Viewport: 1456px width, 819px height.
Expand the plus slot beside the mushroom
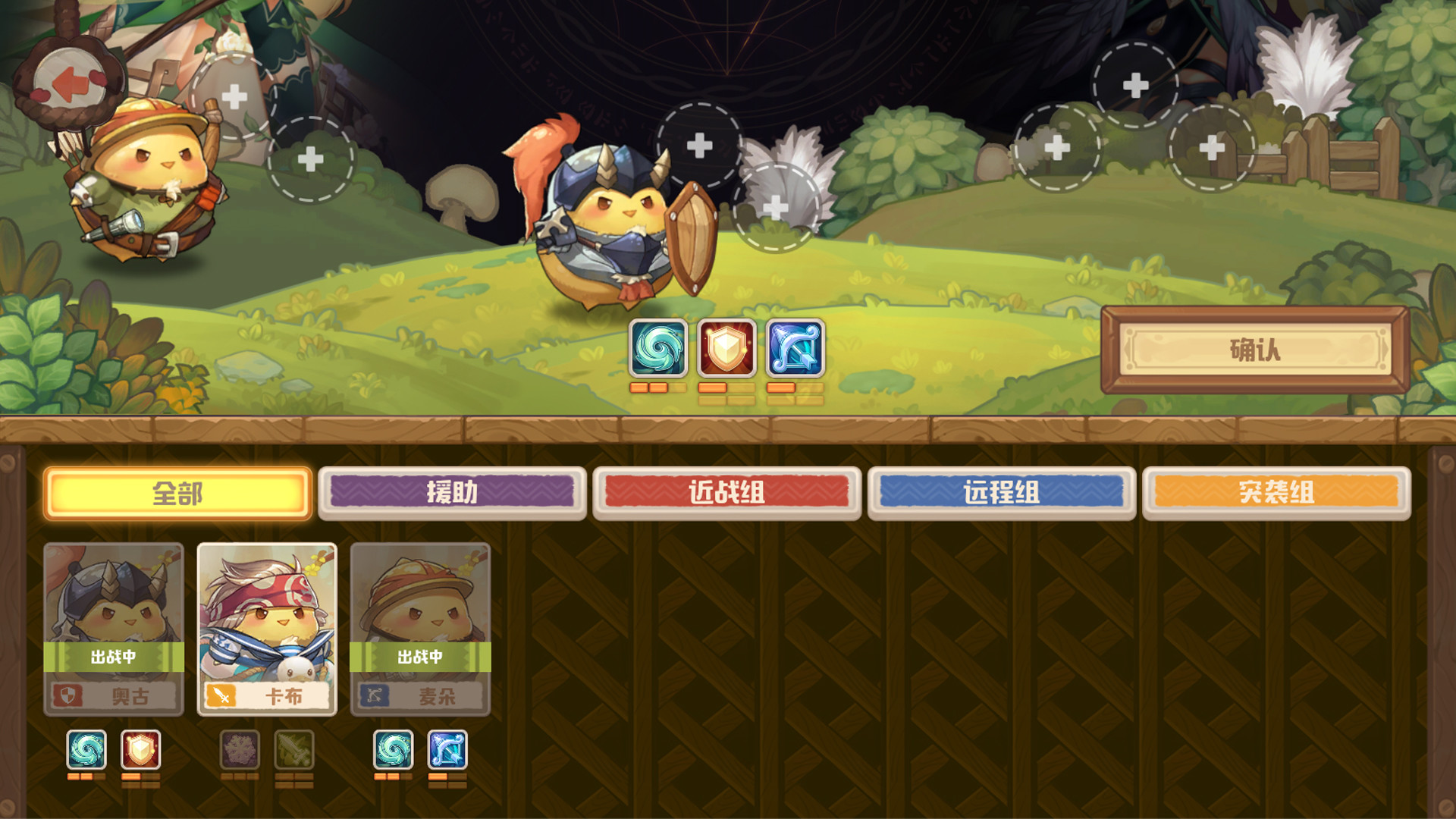click(310, 158)
